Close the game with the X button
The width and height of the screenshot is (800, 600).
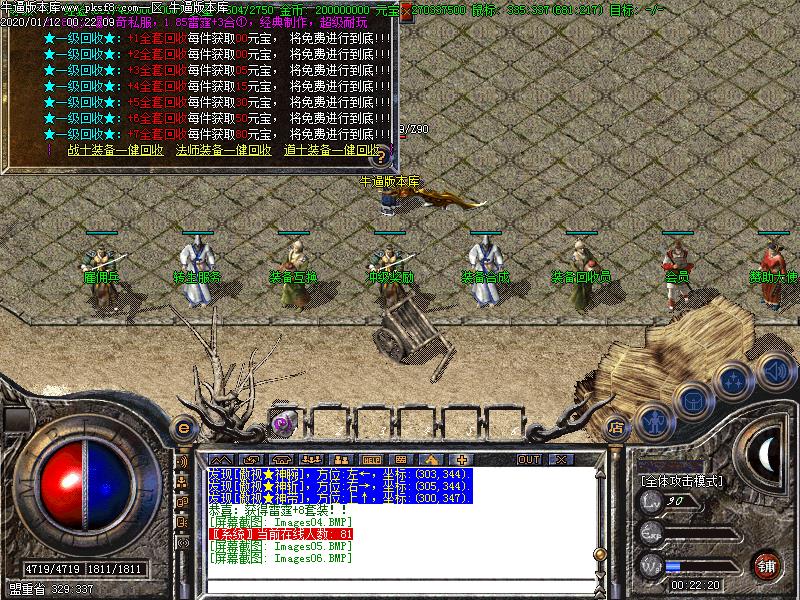[x=560, y=459]
